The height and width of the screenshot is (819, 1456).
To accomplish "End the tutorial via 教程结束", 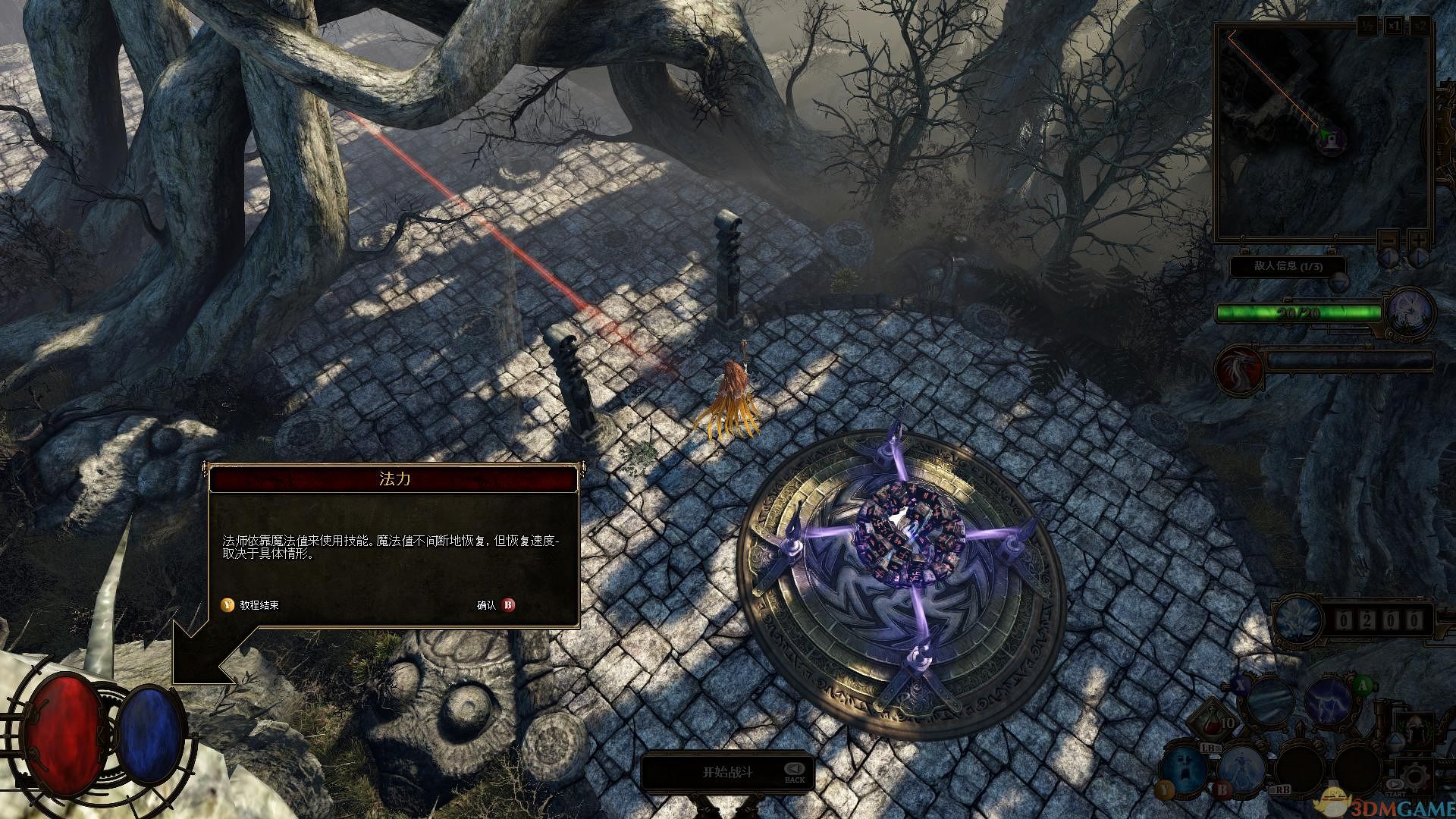I will tap(227, 605).
